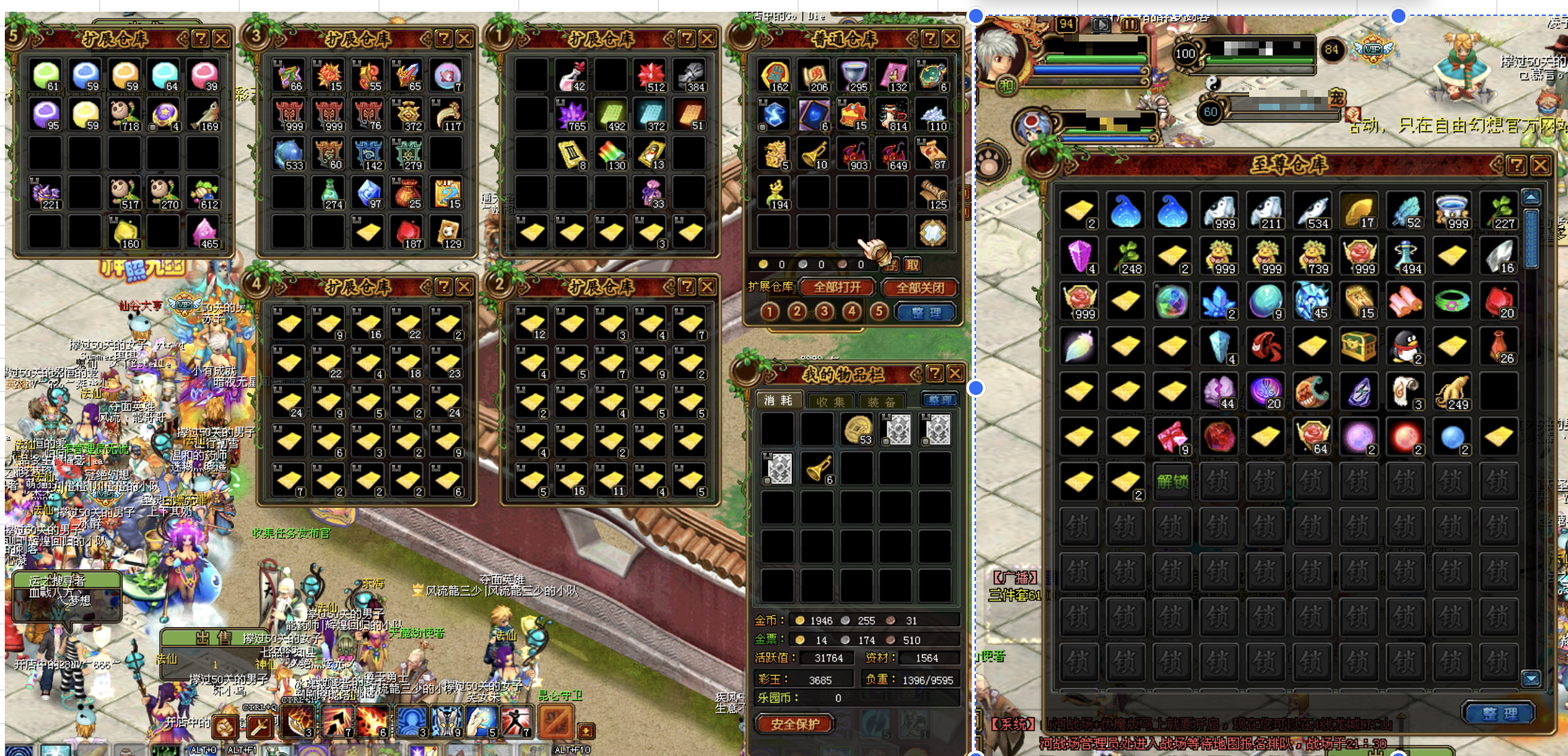The image size is (1568, 756).
Task: Close all extension warehouses with 全部关闭
Action: [920, 287]
